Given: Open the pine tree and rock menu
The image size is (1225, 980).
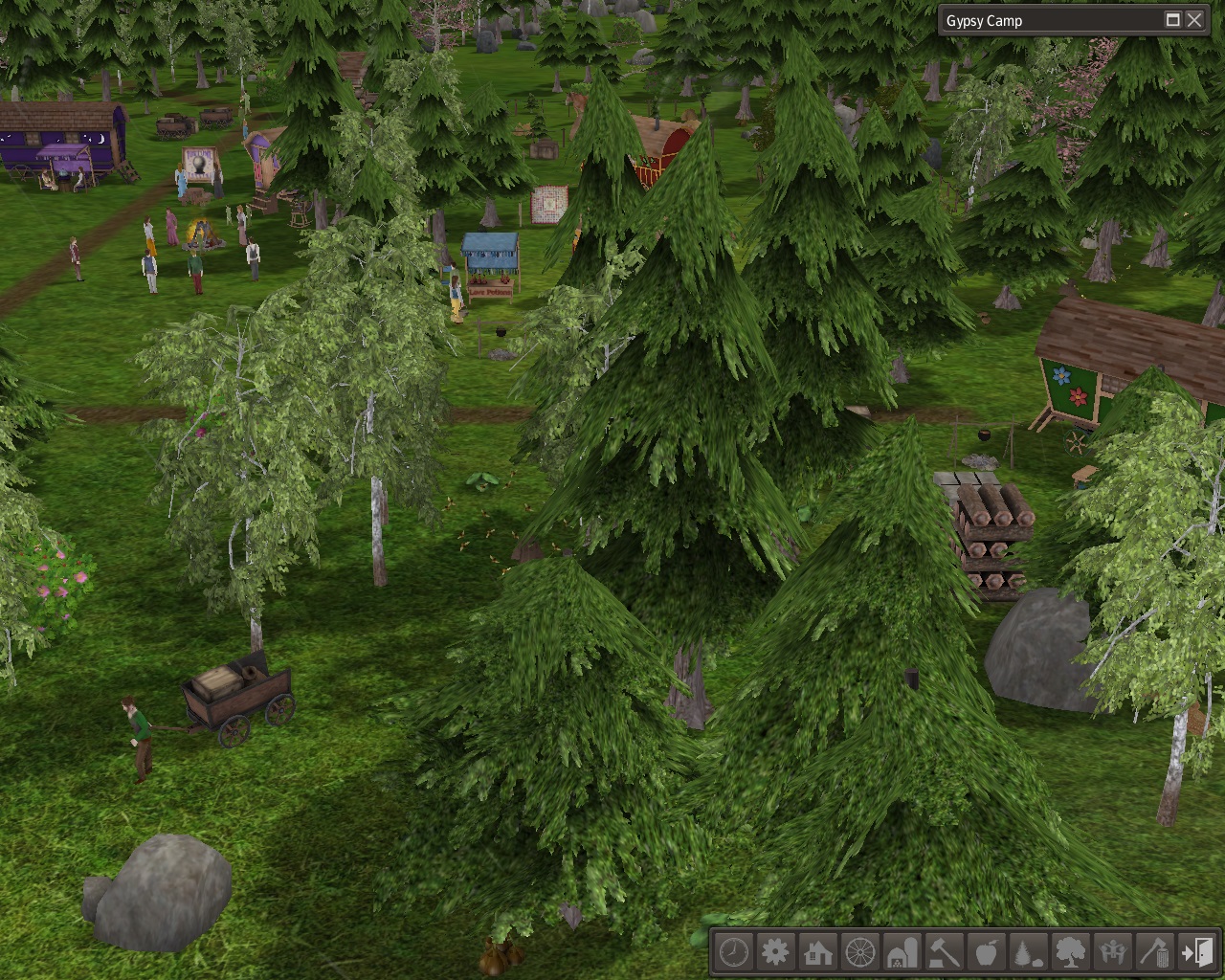Looking at the screenshot, I should [x=1028, y=952].
